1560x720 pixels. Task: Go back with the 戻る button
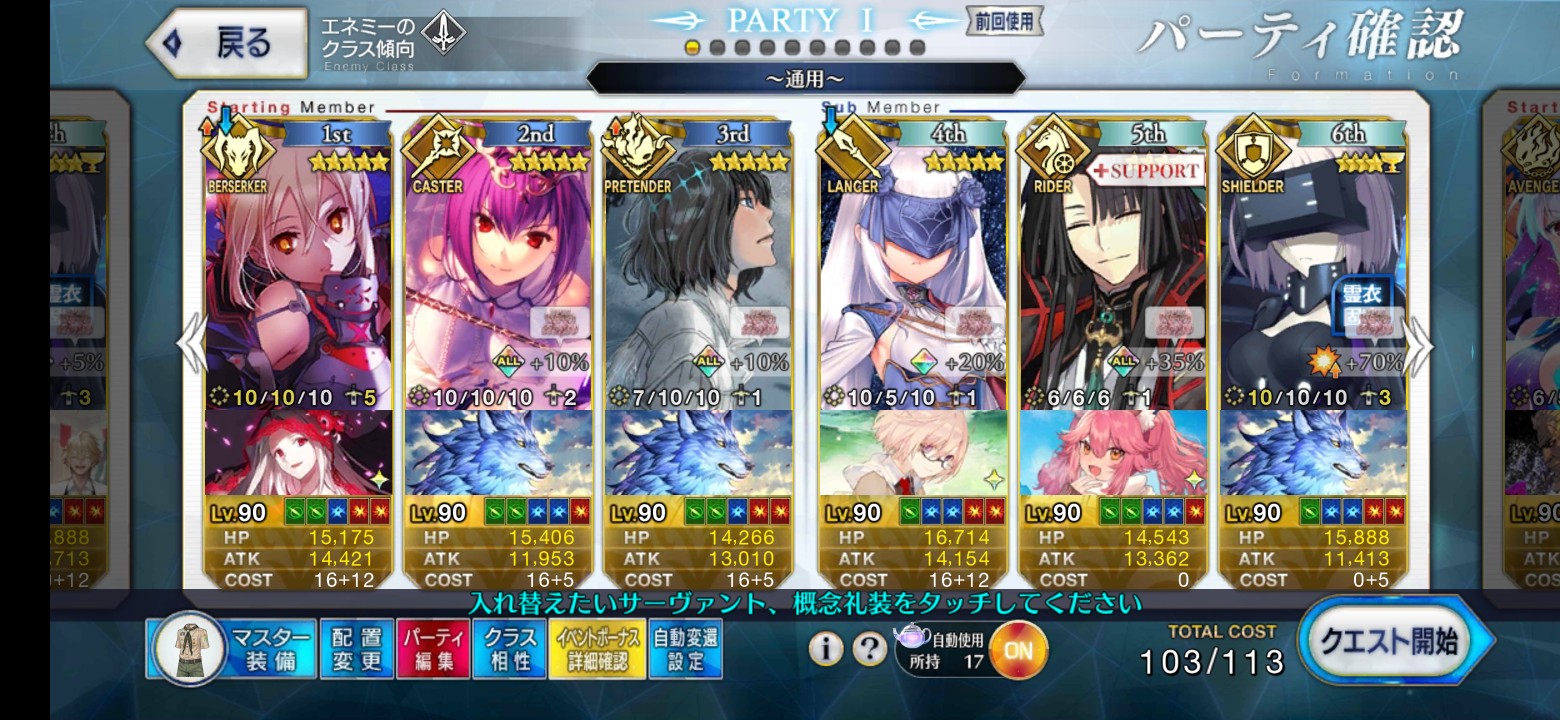pyautogui.click(x=227, y=43)
